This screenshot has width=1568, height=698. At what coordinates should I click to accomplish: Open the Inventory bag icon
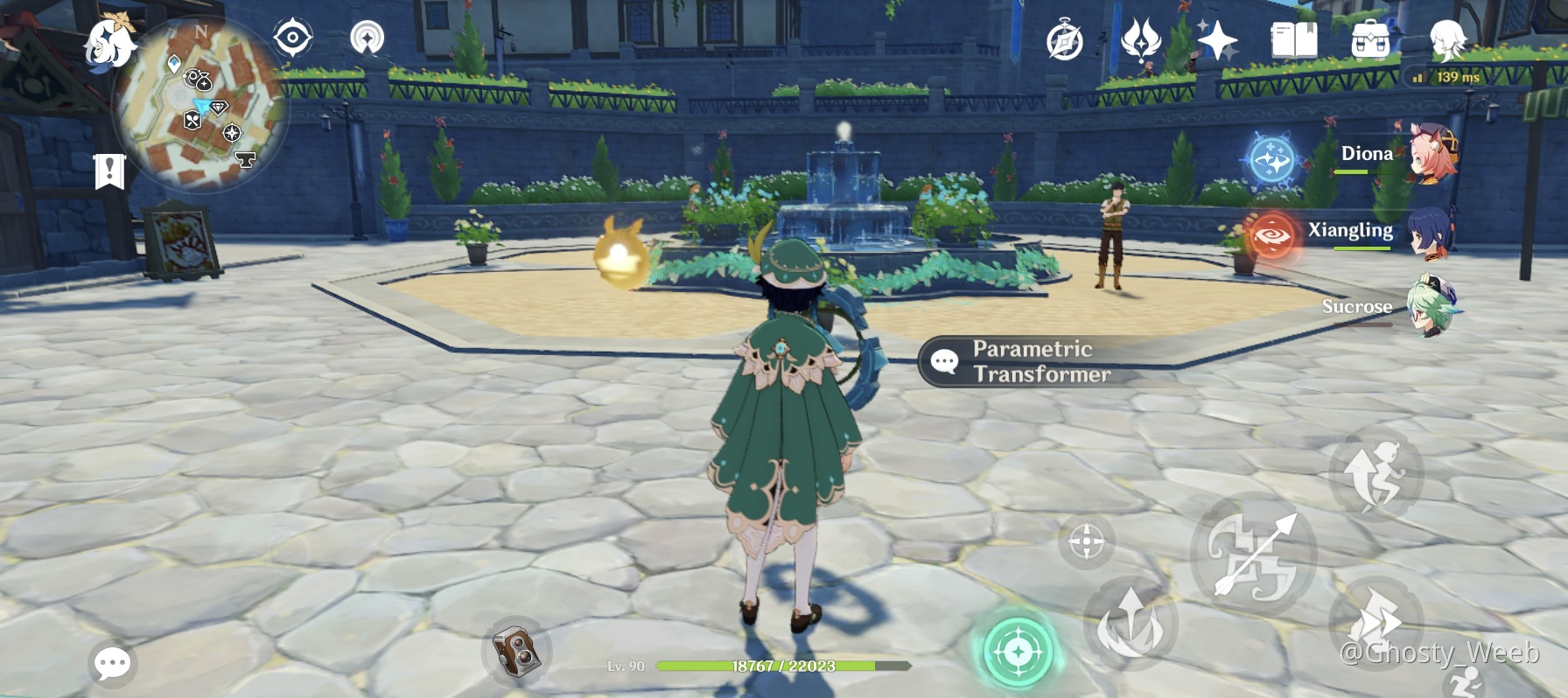tap(1369, 39)
